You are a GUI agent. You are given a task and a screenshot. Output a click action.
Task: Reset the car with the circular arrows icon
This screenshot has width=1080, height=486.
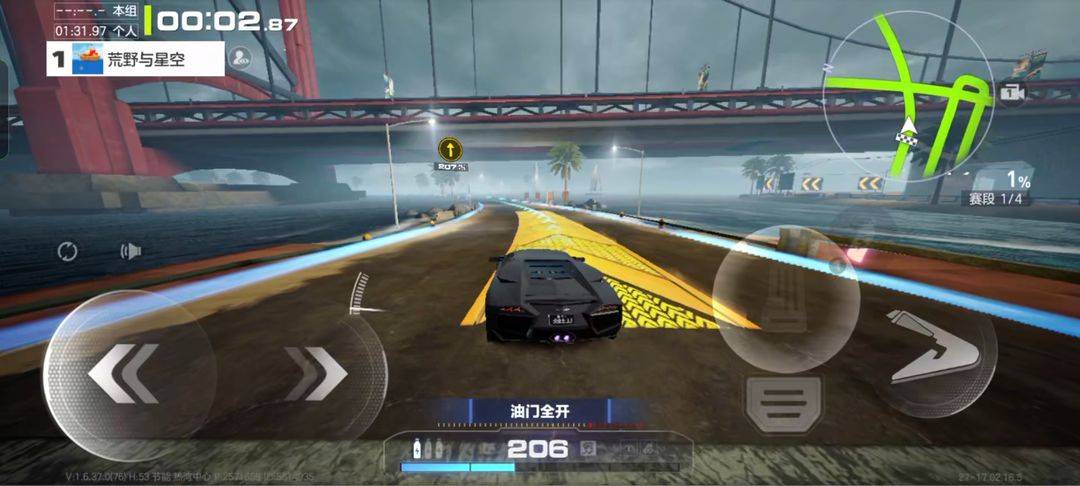[x=67, y=251]
